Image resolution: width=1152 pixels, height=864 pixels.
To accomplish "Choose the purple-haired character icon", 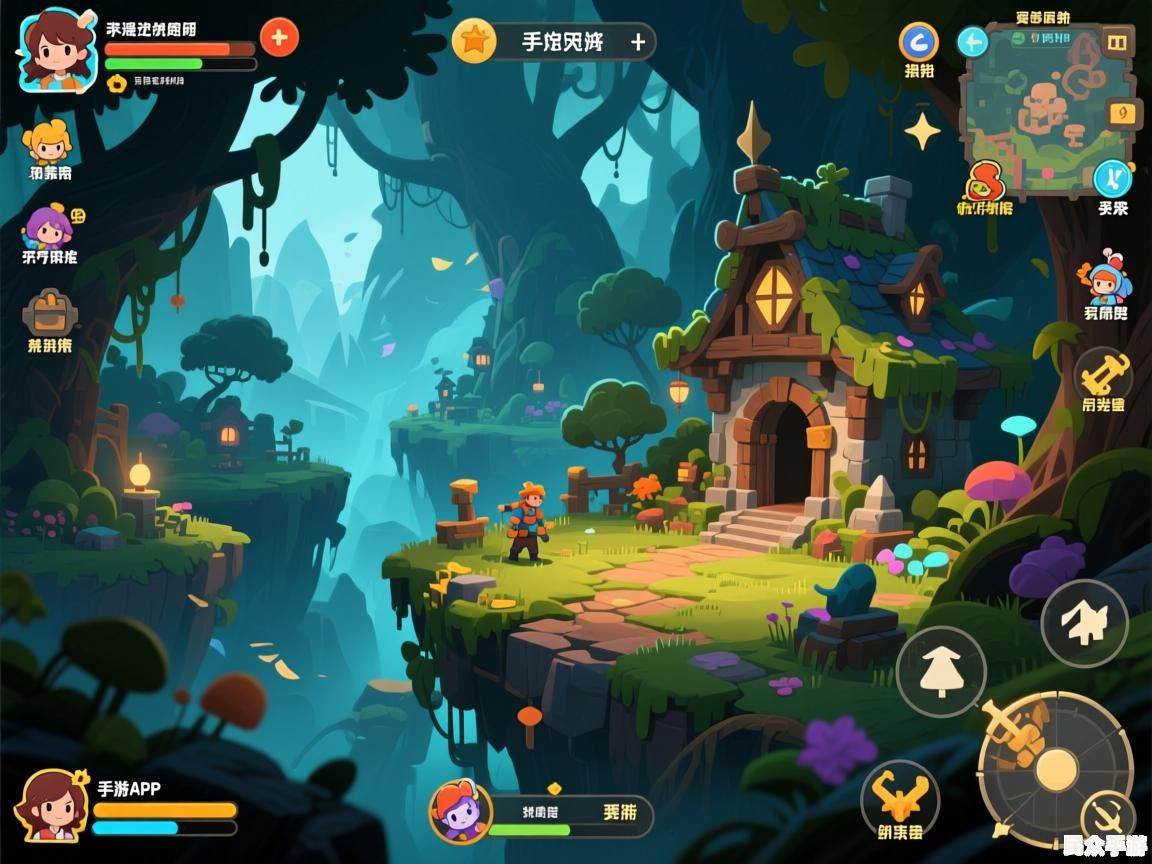I will click(x=48, y=227).
